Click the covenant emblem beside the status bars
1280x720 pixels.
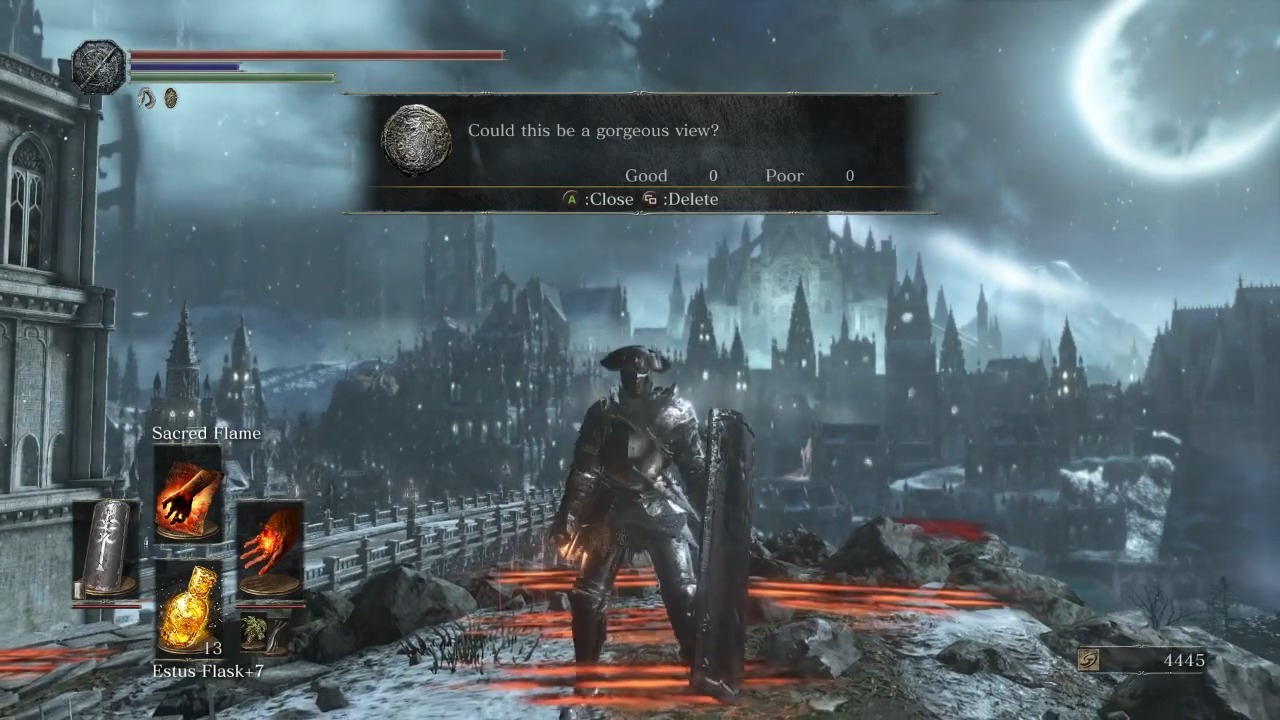click(x=98, y=62)
